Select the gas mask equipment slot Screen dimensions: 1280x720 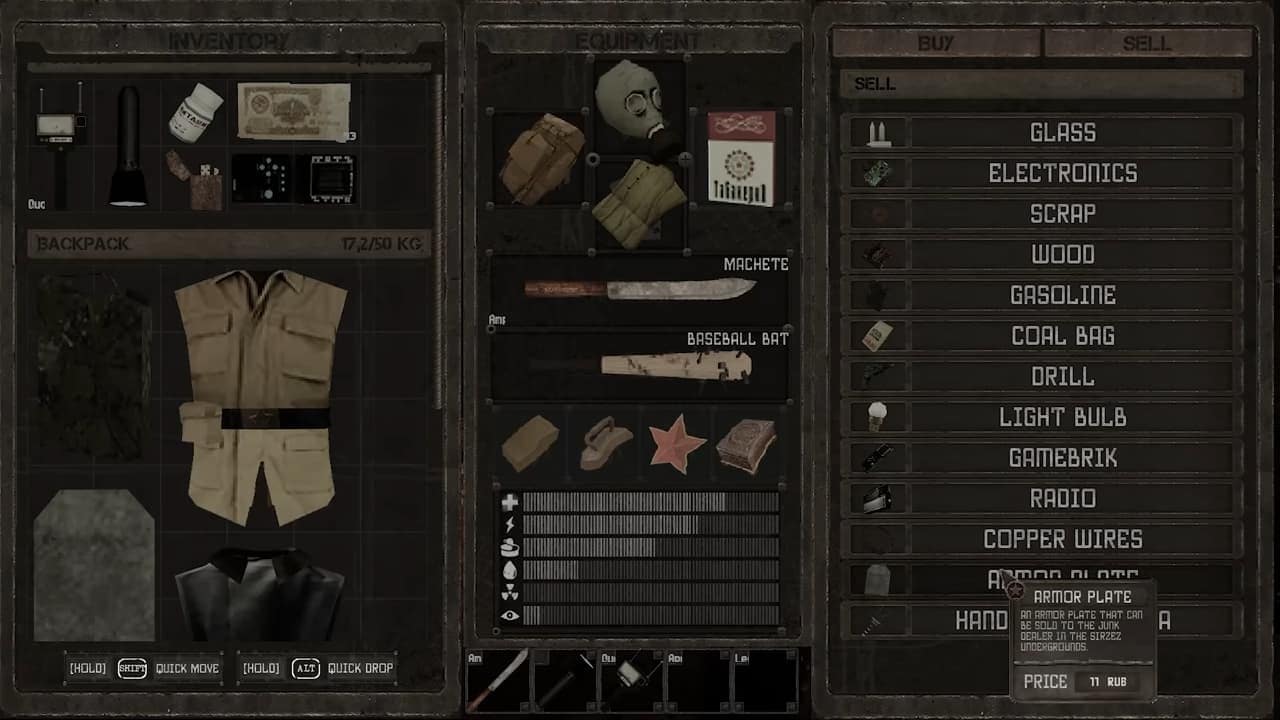click(x=640, y=103)
